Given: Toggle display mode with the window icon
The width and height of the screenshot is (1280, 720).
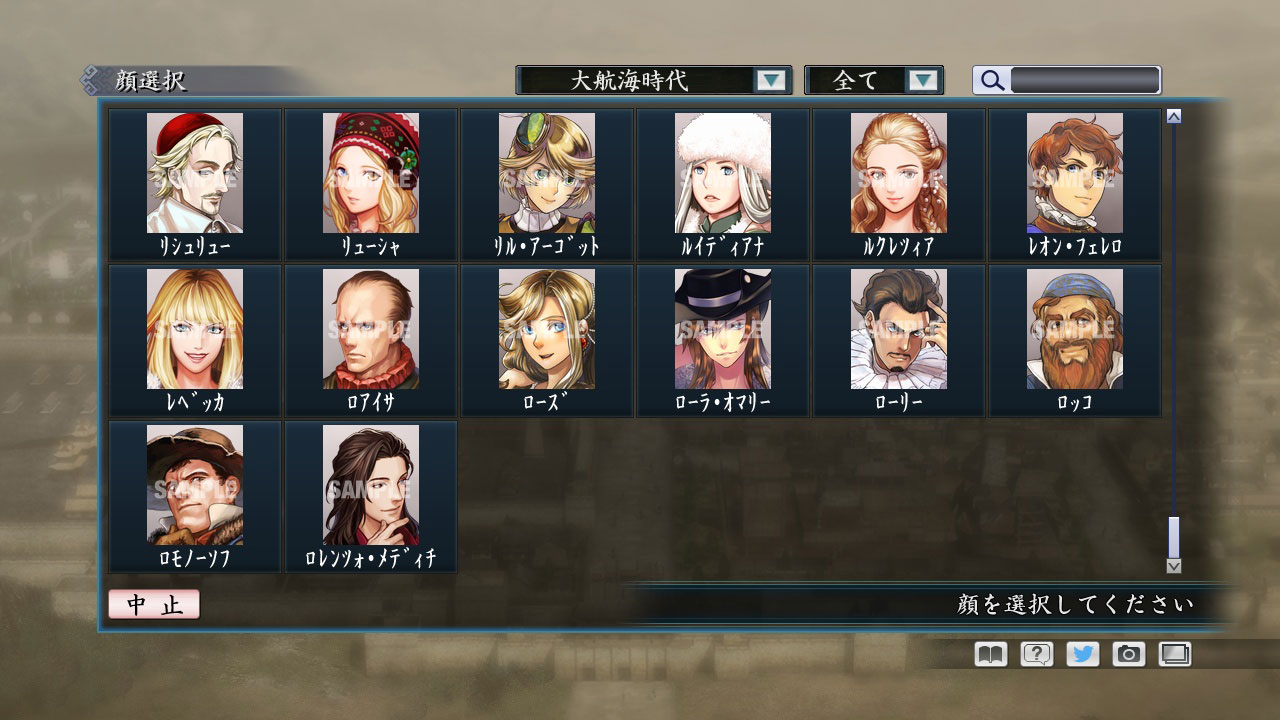Looking at the screenshot, I should pos(1173,654).
